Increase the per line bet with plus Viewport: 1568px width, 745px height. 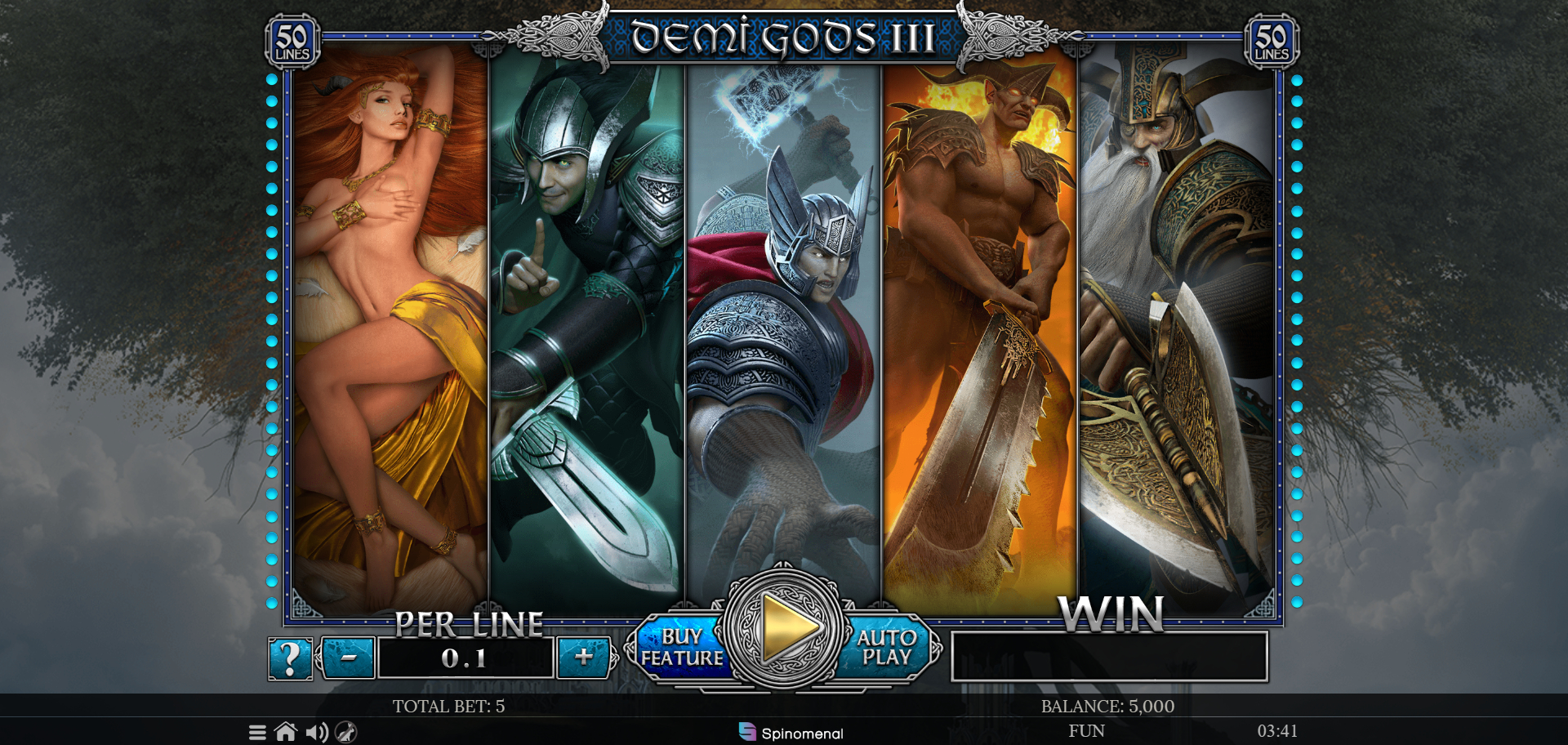(x=583, y=658)
